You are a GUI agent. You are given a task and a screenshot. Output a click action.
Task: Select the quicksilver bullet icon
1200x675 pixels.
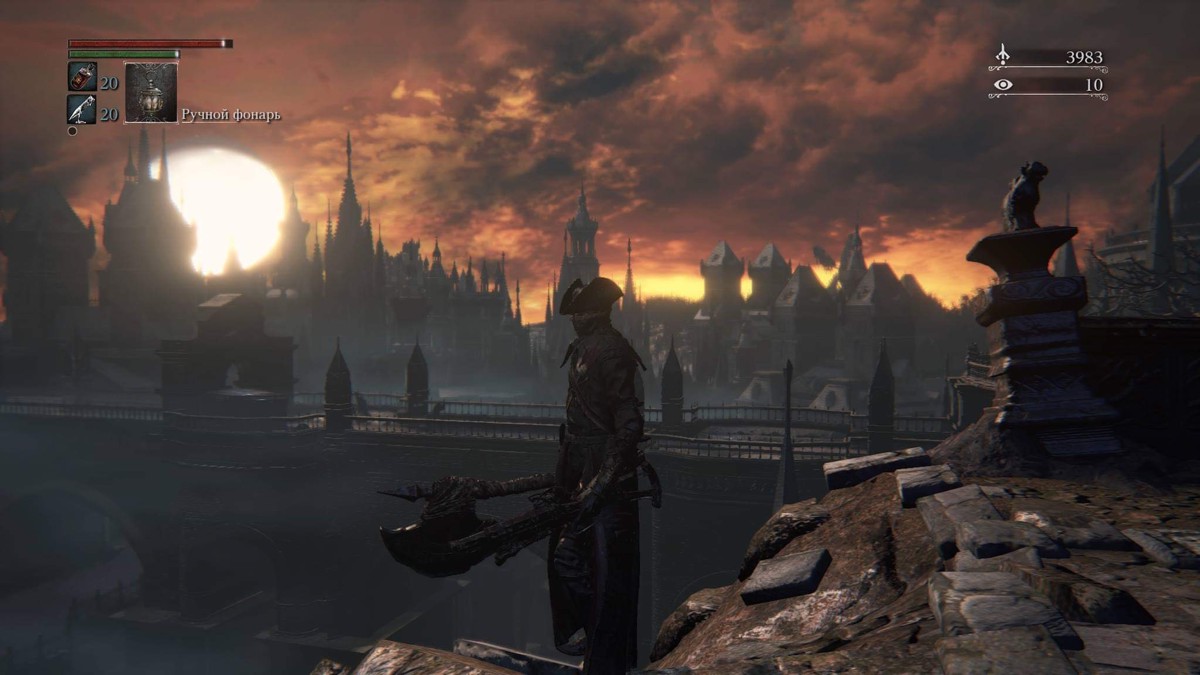coord(82,109)
